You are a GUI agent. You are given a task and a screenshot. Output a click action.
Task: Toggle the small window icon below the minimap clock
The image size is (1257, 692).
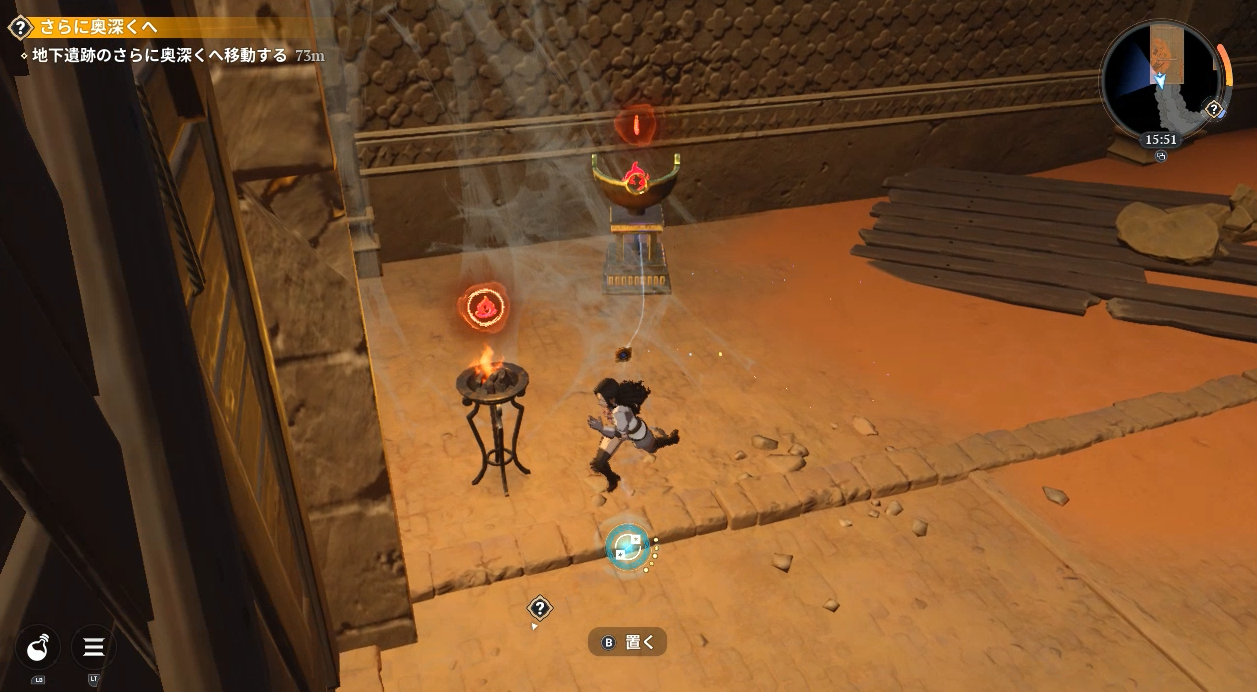(1161, 156)
